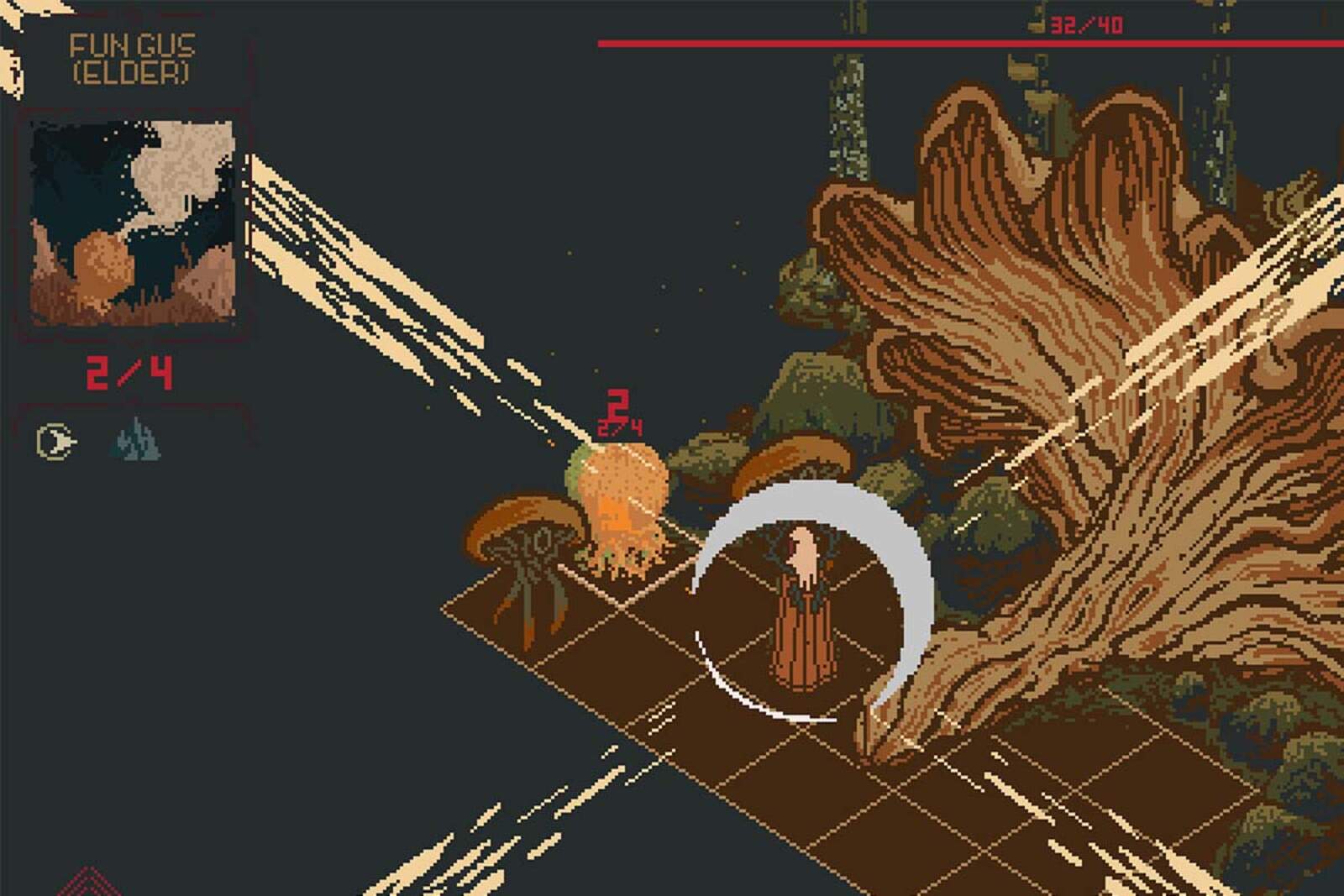Screen dimensions: 1344x896
Task: Click the glowing orange fungus enemy
Action: [619, 495]
